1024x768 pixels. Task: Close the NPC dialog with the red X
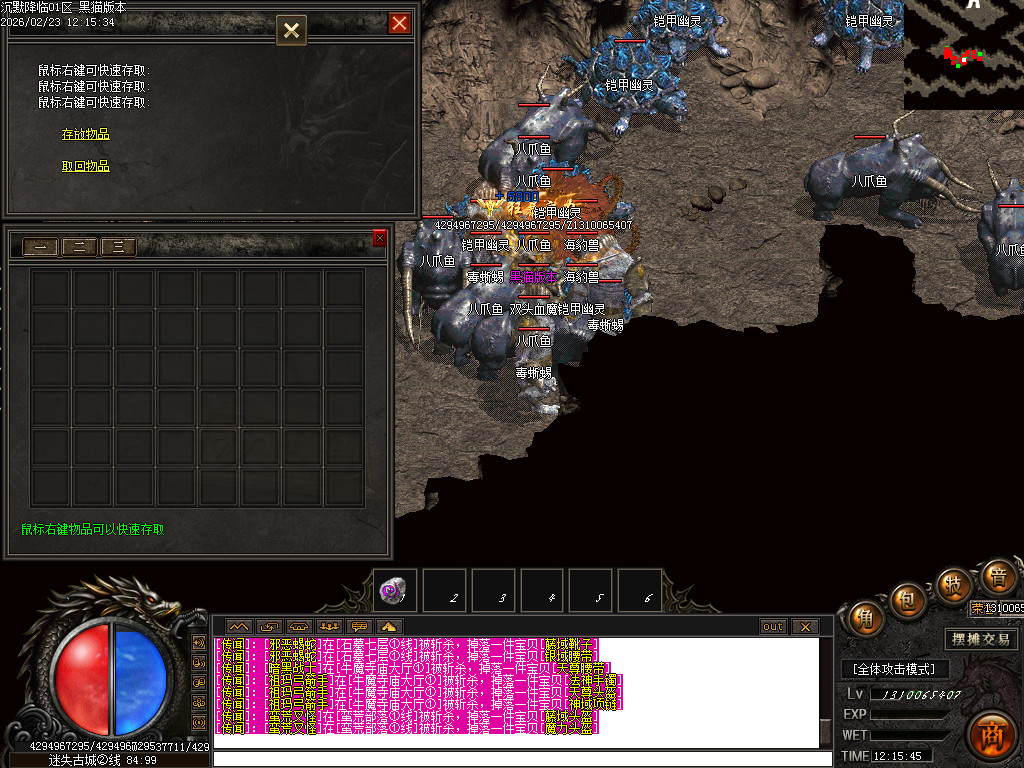(400, 23)
